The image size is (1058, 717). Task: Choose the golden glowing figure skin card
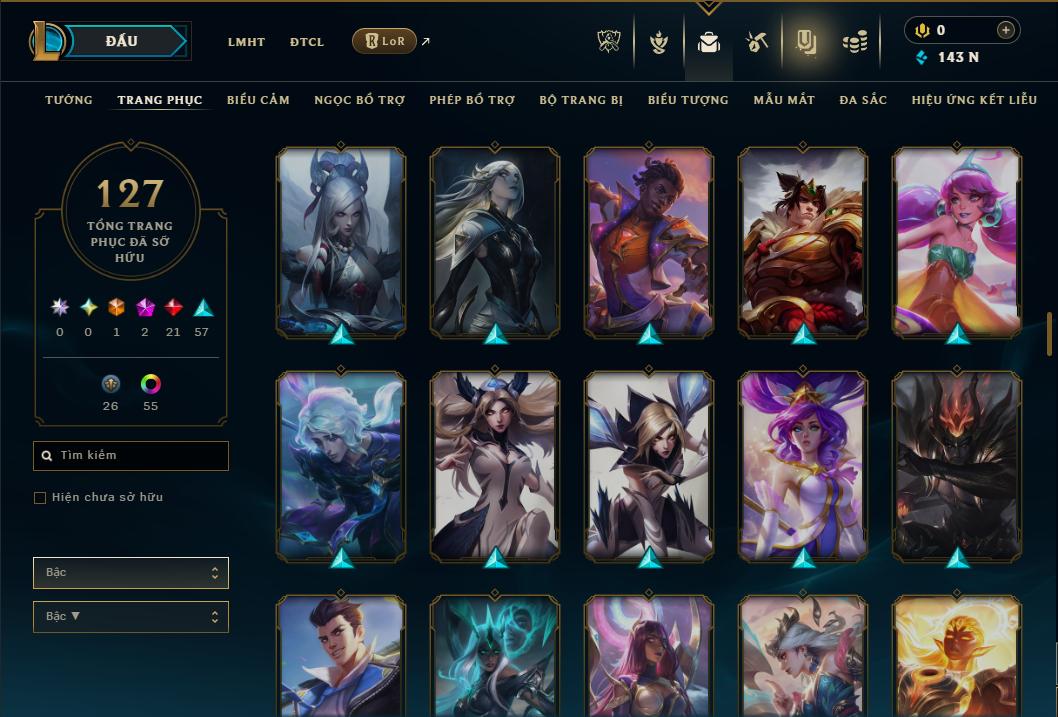(x=957, y=655)
